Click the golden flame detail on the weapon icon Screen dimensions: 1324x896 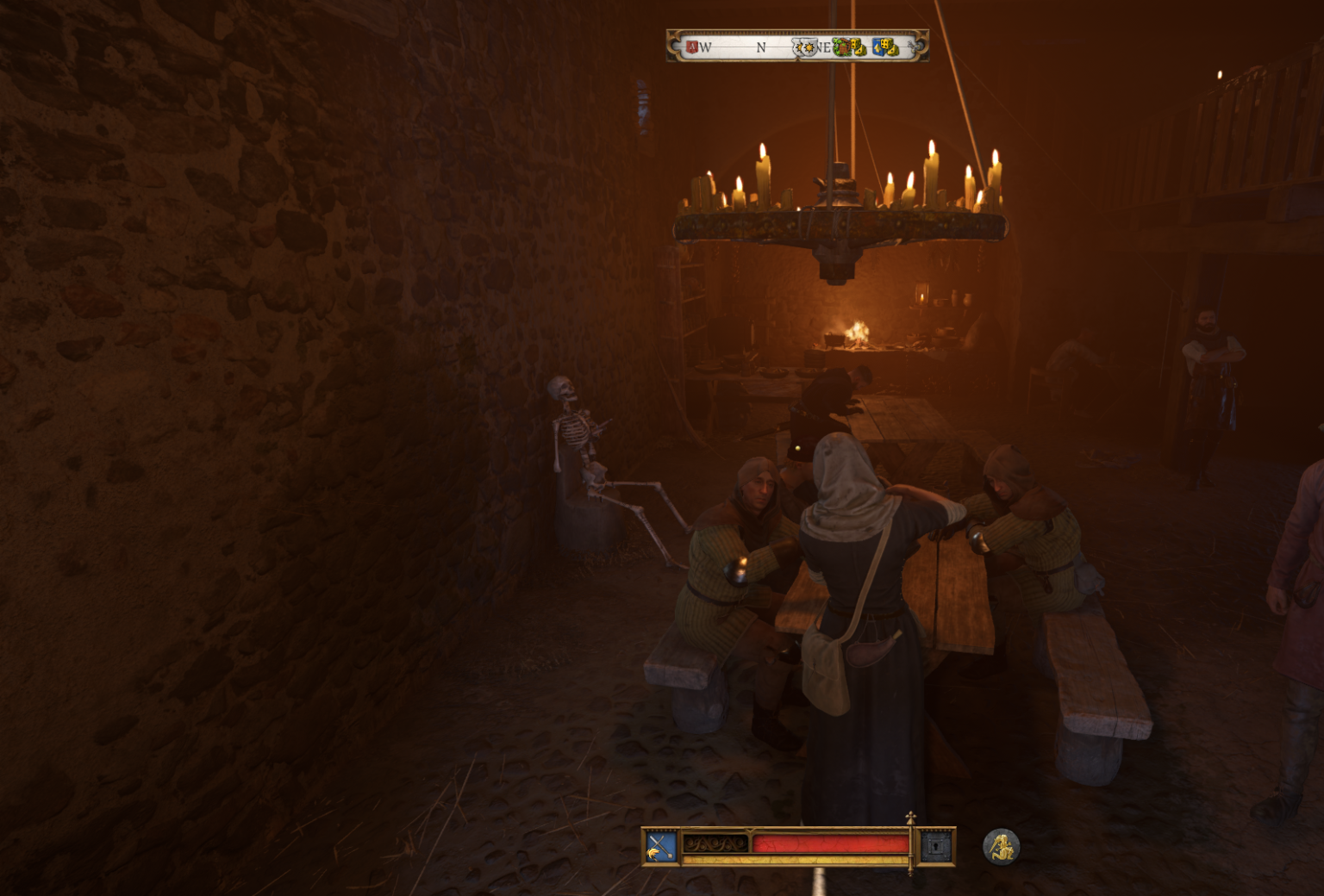[653, 854]
